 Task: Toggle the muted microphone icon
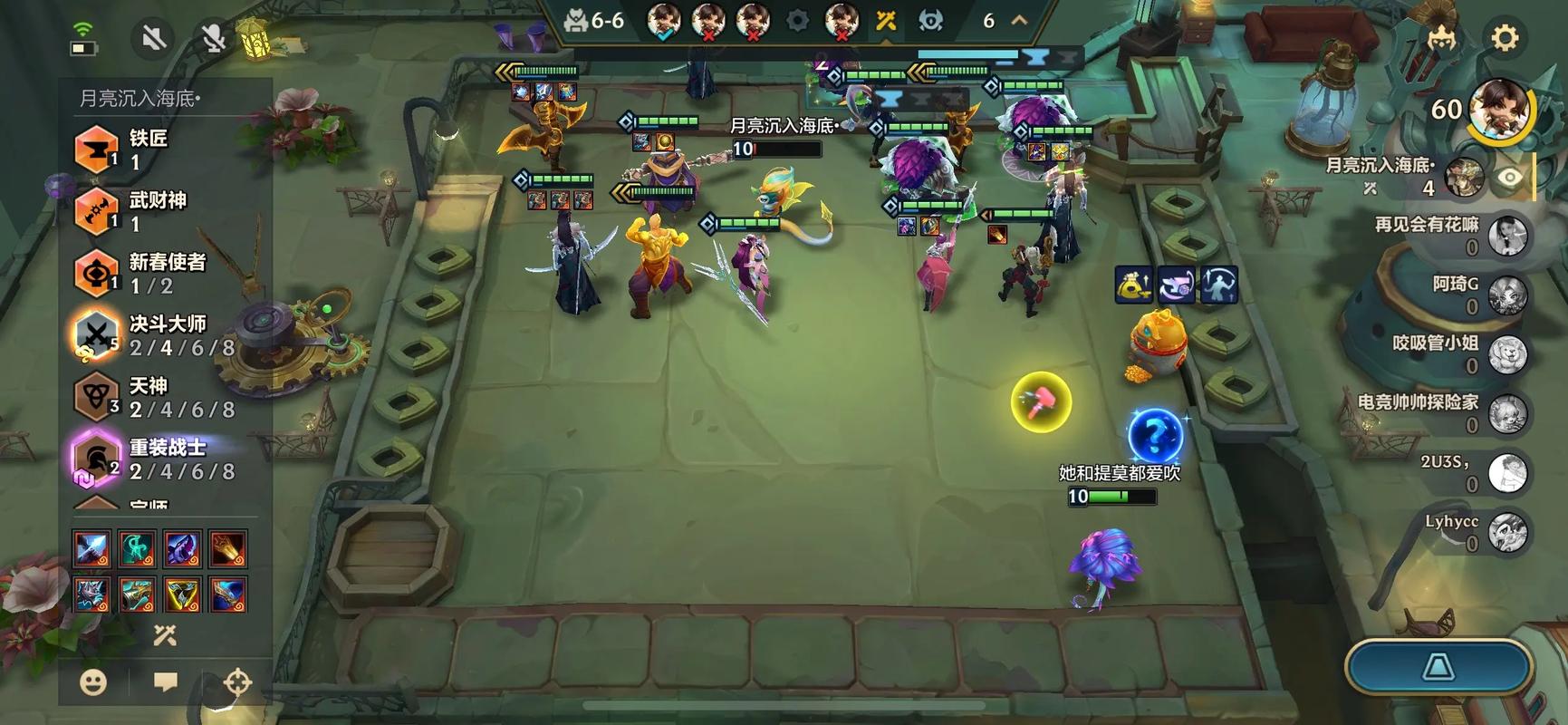pos(213,38)
